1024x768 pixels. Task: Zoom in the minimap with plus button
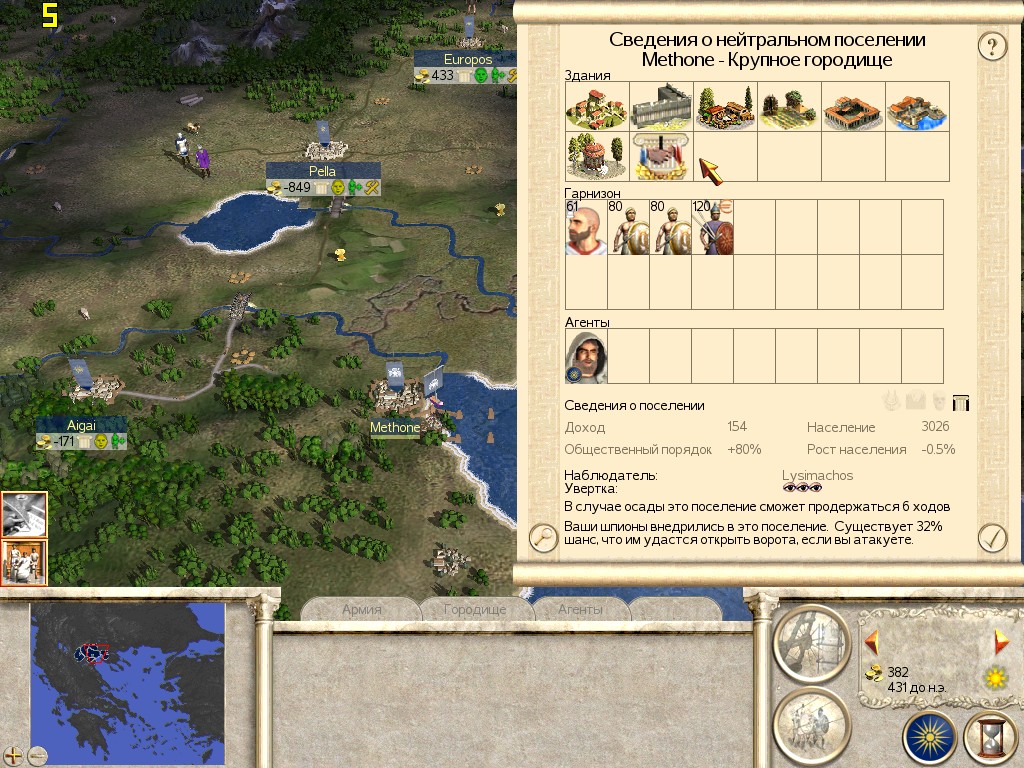[14, 755]
